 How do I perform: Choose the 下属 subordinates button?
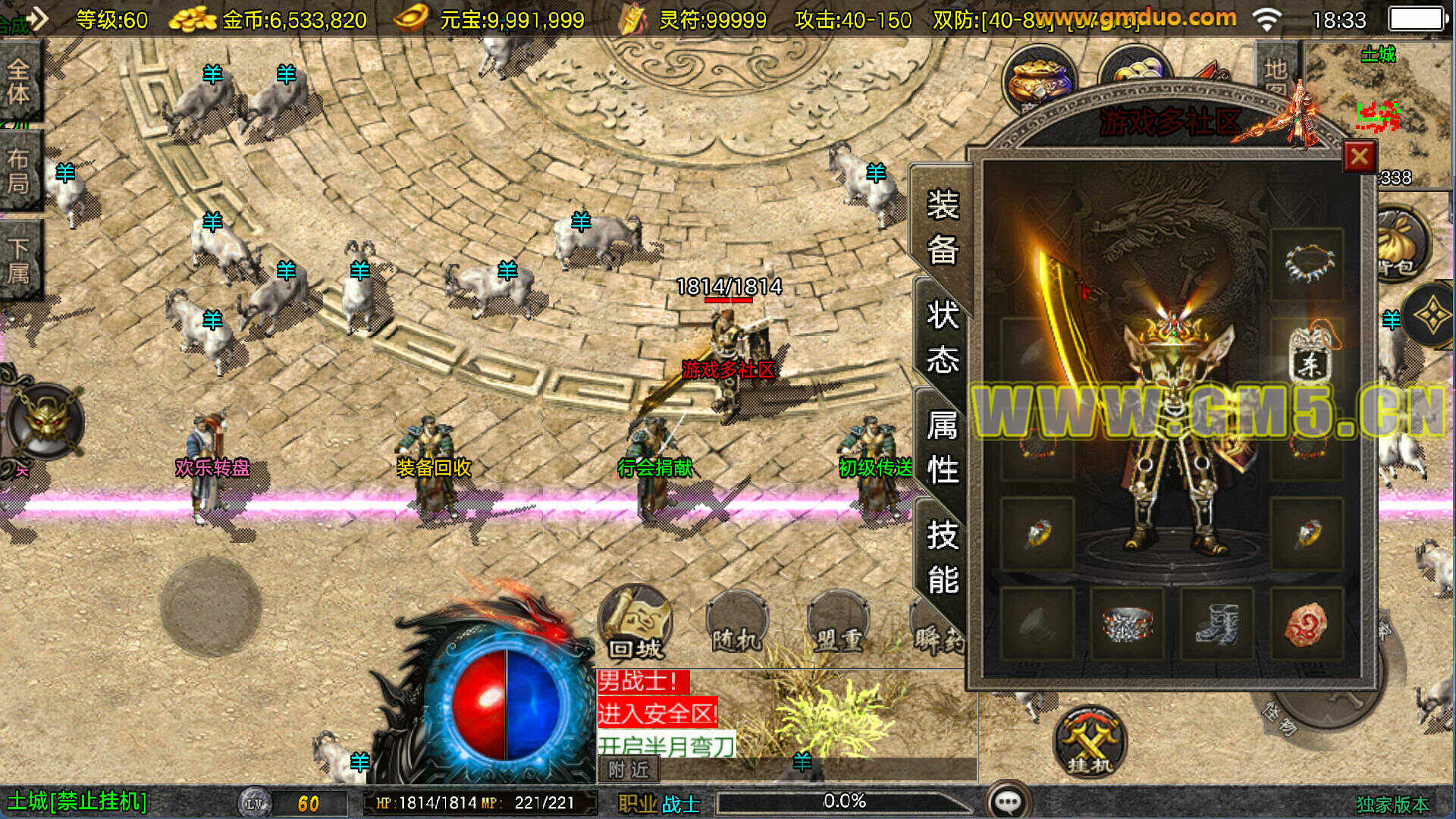[x=19, y=259]
